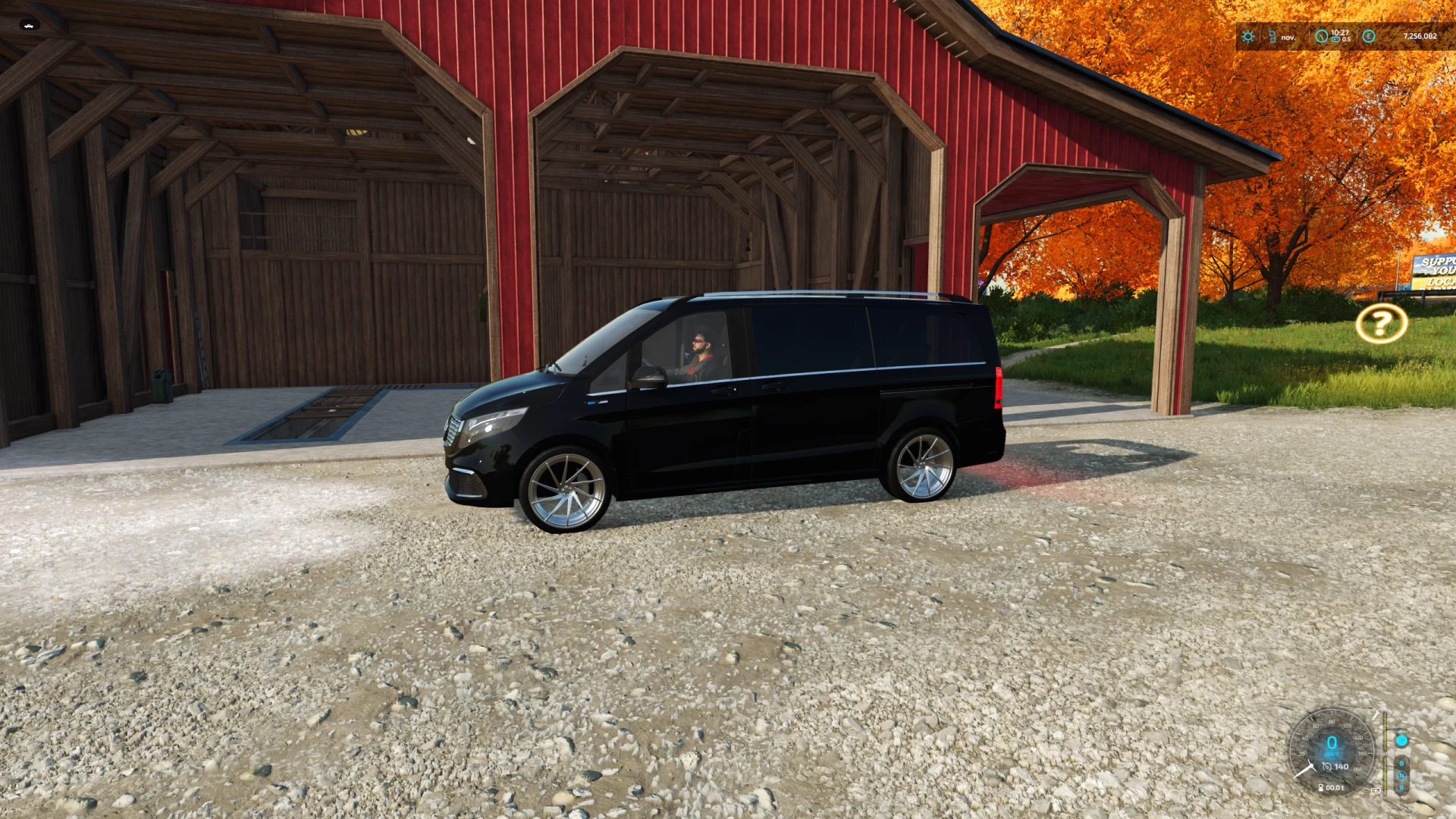The height and width of the screenshot is (819, 1456).
Task: Select the vehicle icon in the top-left corner
Action: [28, 25]
